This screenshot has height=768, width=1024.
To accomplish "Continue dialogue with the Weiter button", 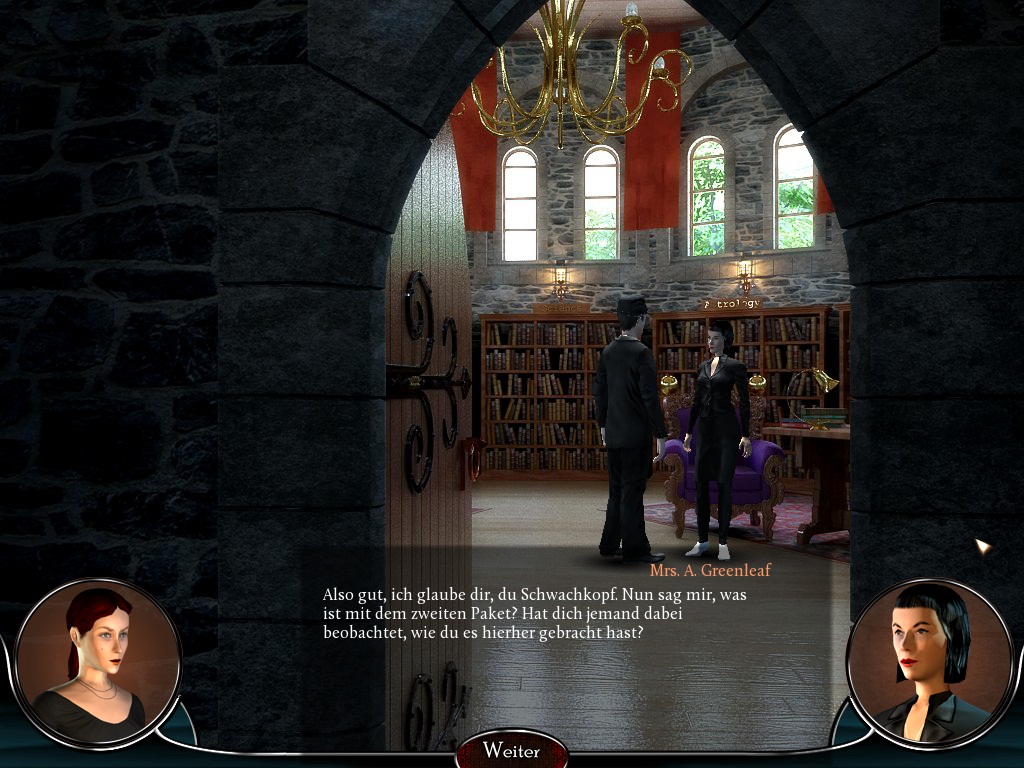I will 511,750.
